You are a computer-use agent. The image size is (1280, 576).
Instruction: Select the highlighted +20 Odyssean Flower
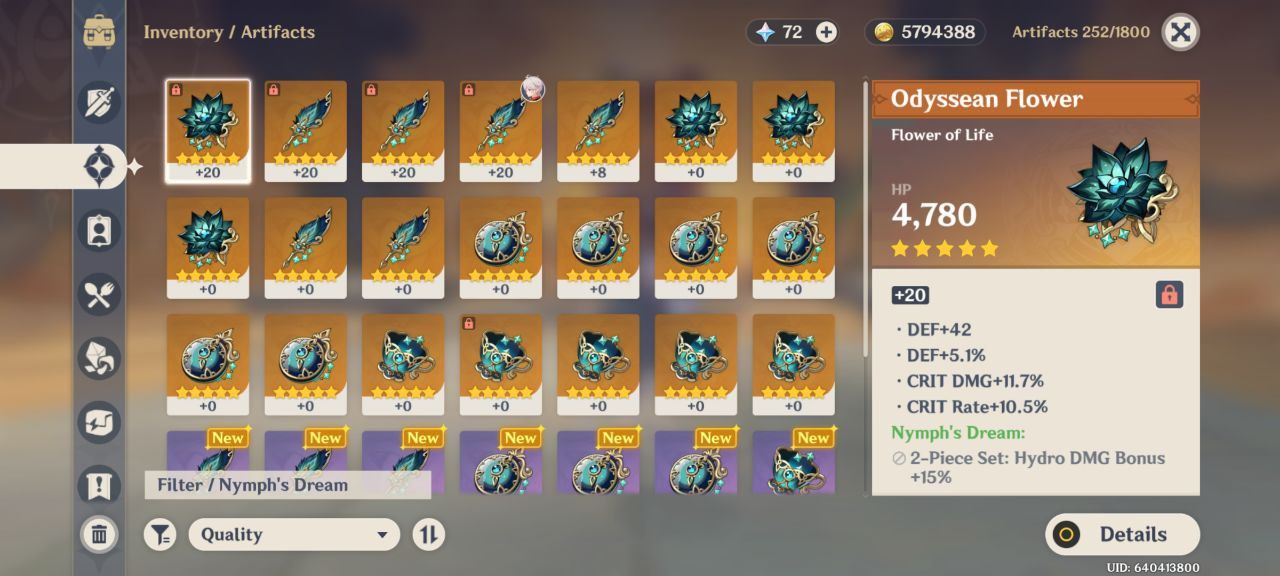(x=208, y=130)
